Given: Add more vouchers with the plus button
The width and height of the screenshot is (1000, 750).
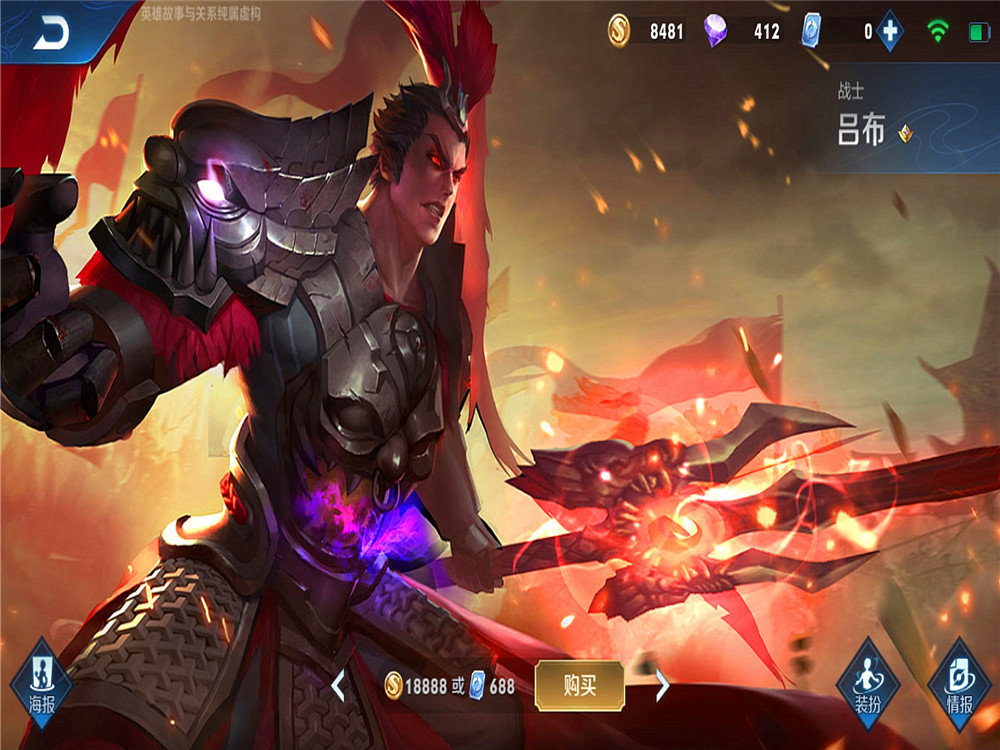Looking at the screenshot, I should 889,32.
